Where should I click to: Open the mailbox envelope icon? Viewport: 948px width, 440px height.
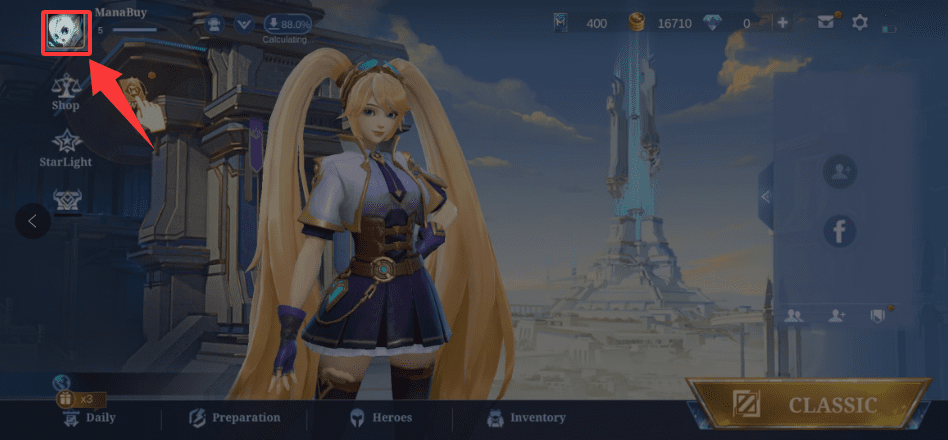click(826, 22)
